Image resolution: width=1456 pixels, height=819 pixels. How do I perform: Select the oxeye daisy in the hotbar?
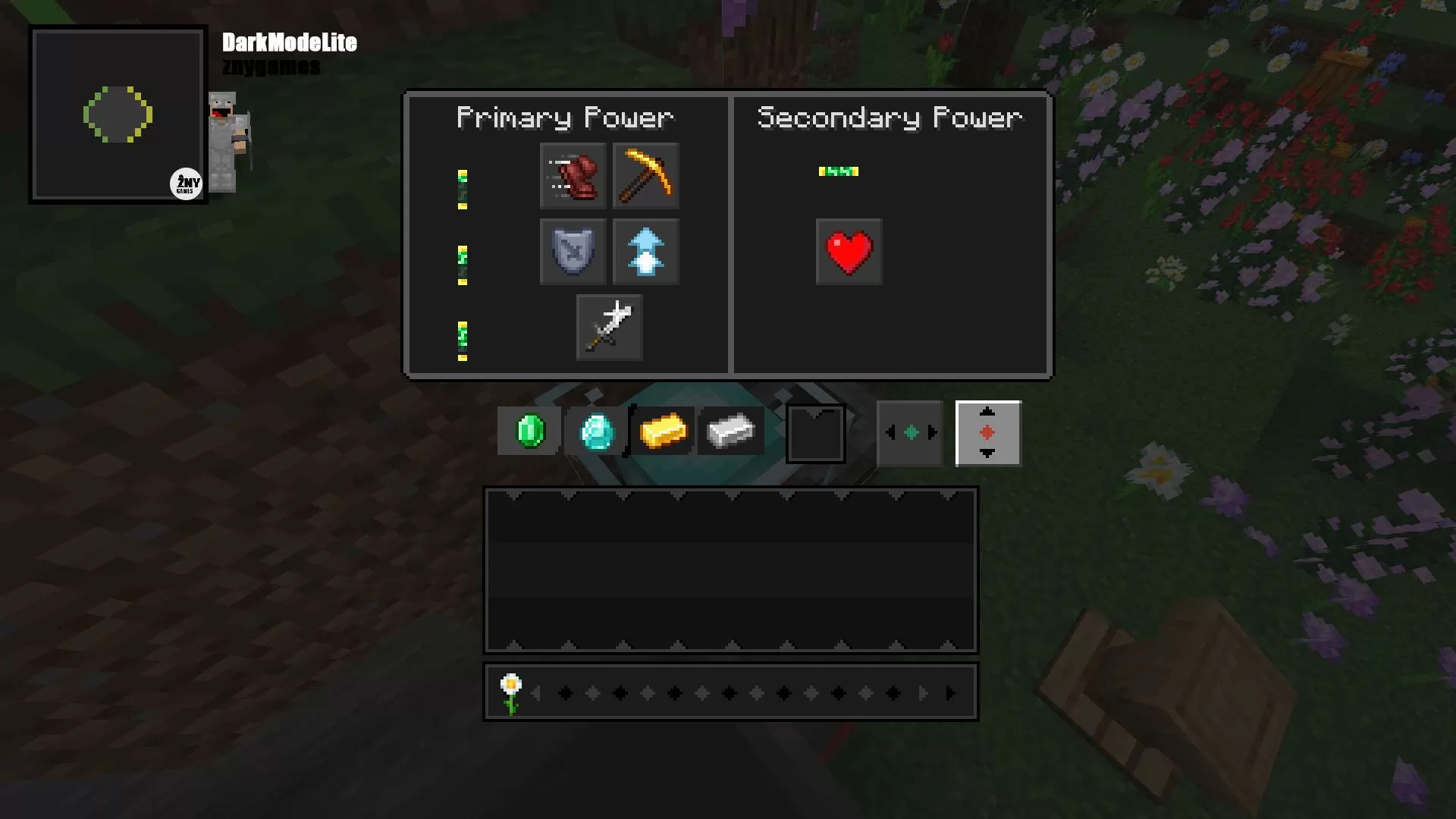(x=511, y=691)
